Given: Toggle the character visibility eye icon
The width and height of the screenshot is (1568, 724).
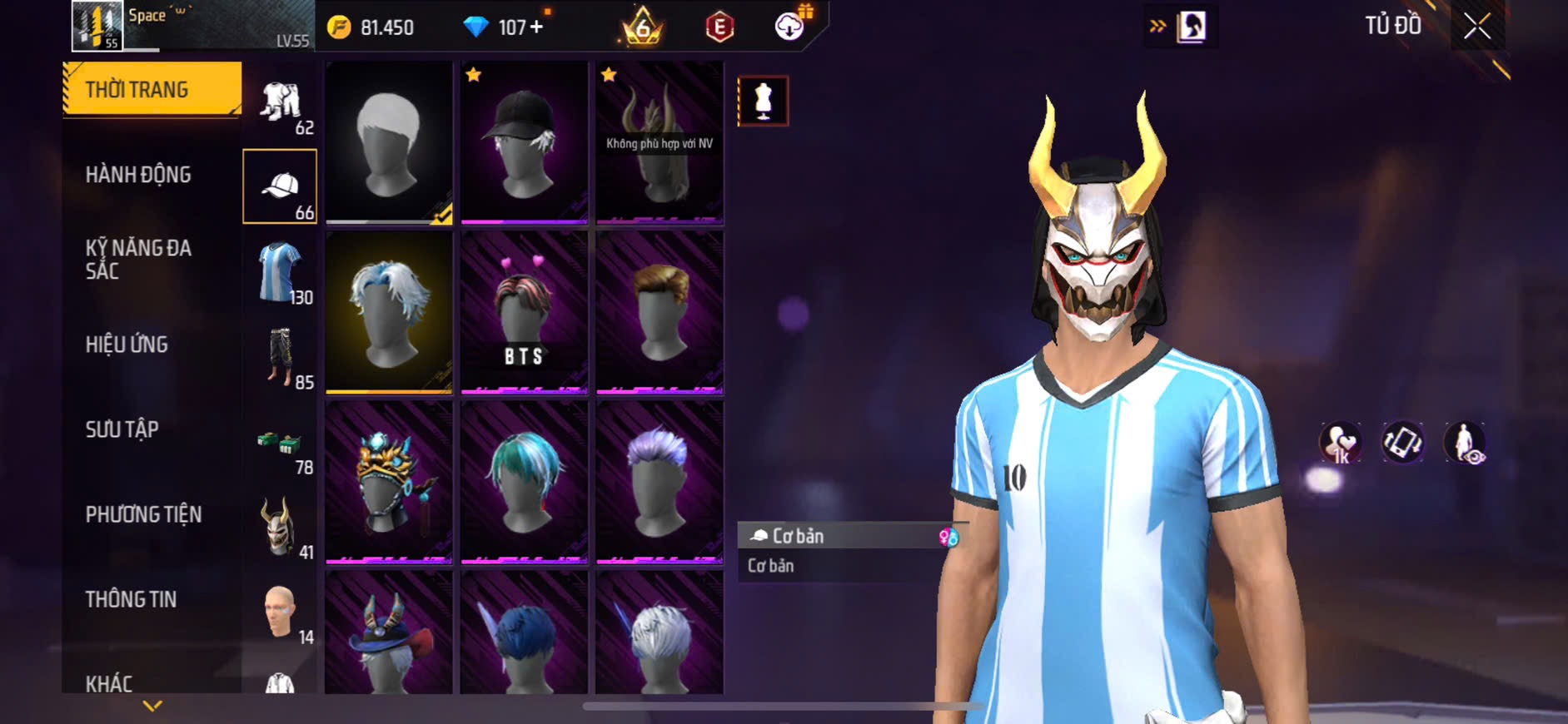Looking at the screenshot, I should point(1465,442).
